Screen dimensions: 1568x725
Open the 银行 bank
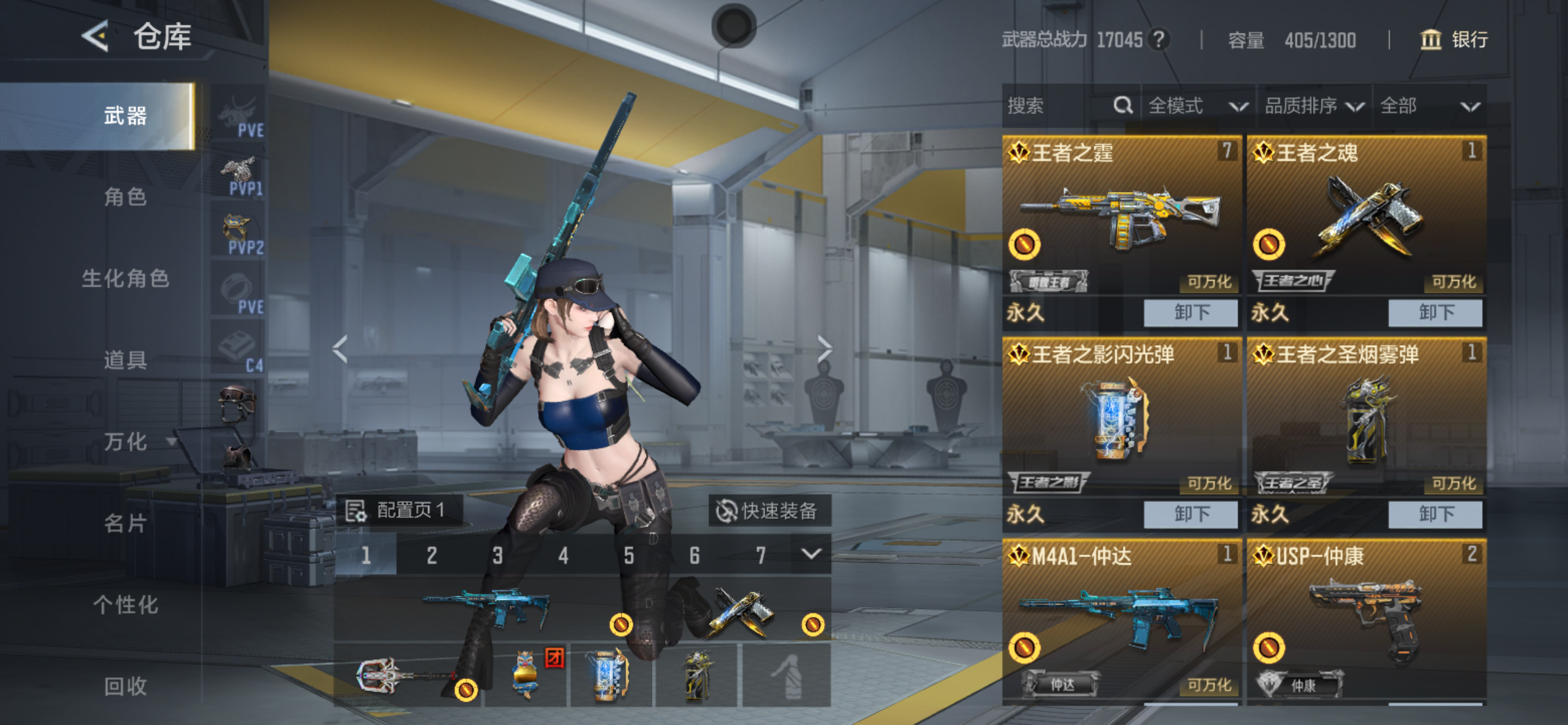[x=1453, y=40]
